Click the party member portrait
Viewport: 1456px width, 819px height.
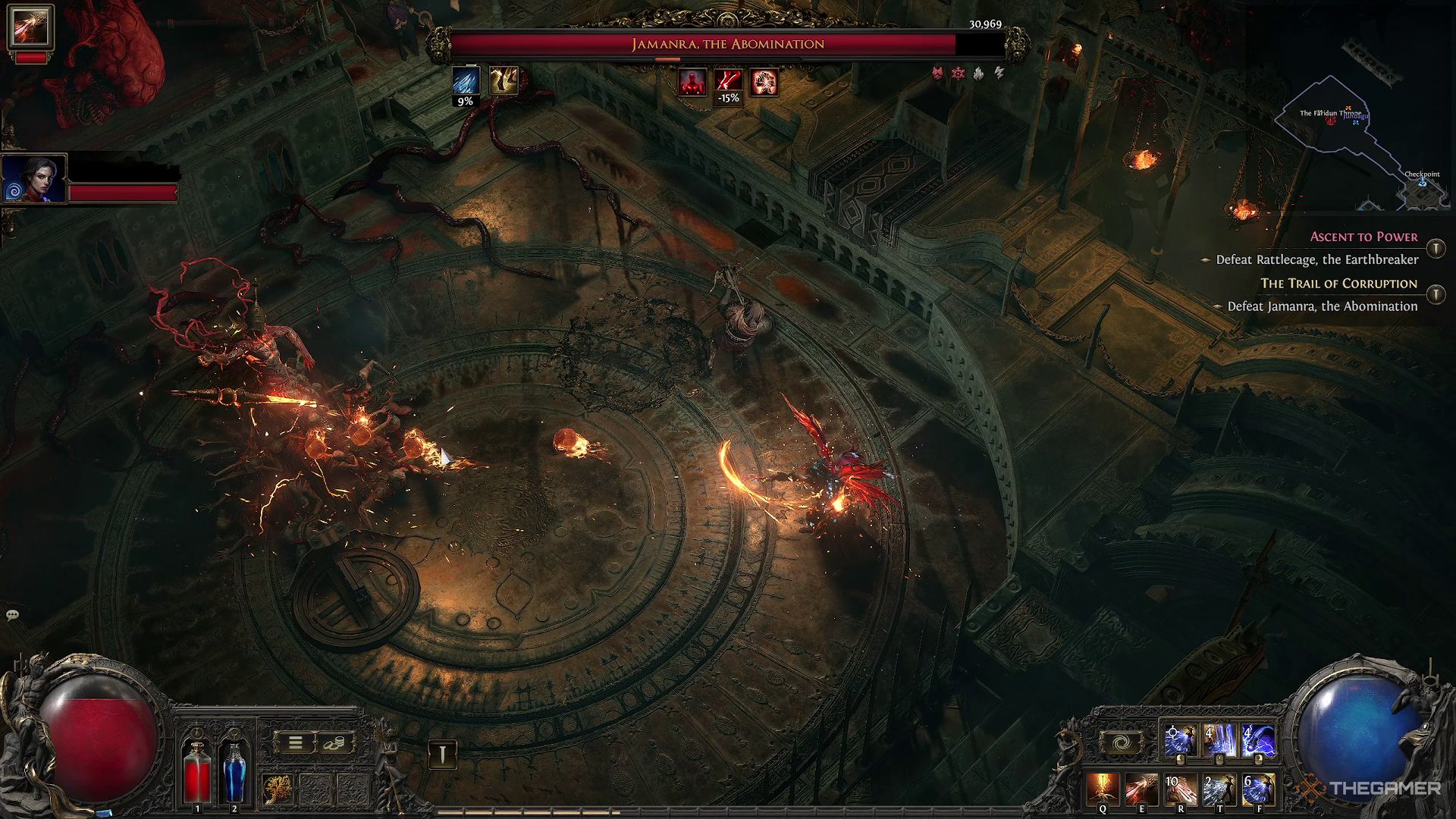tap(34, 179)
